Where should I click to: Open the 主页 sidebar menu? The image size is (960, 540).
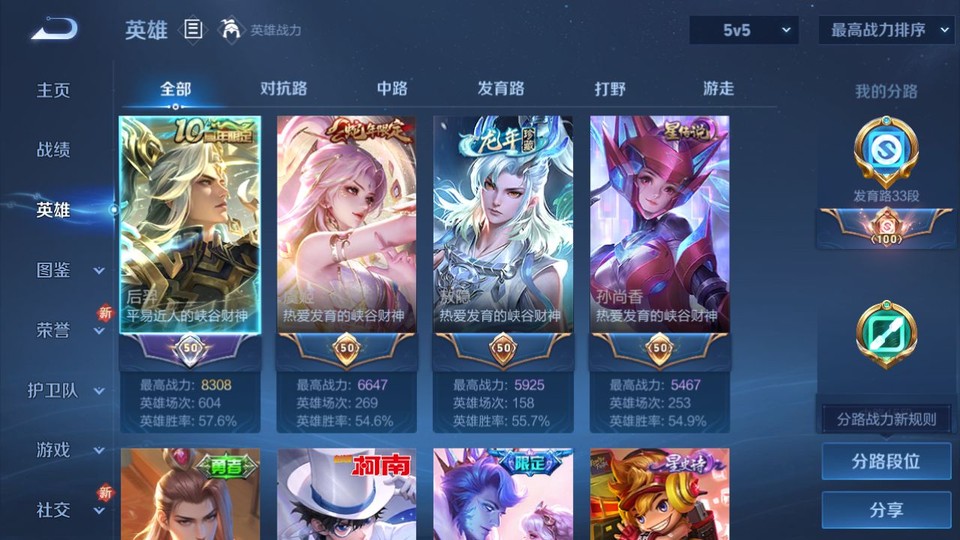(54, 90)
